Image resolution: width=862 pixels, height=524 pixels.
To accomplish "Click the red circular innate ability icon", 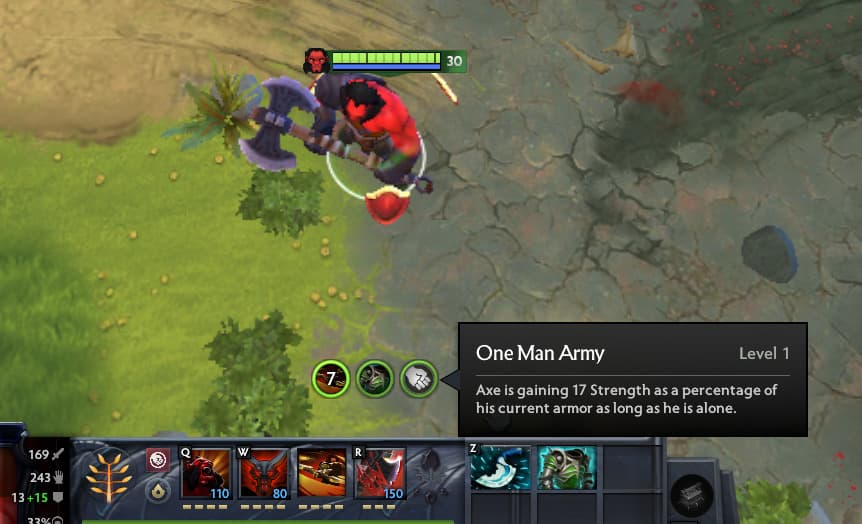I will coord(157,459).
